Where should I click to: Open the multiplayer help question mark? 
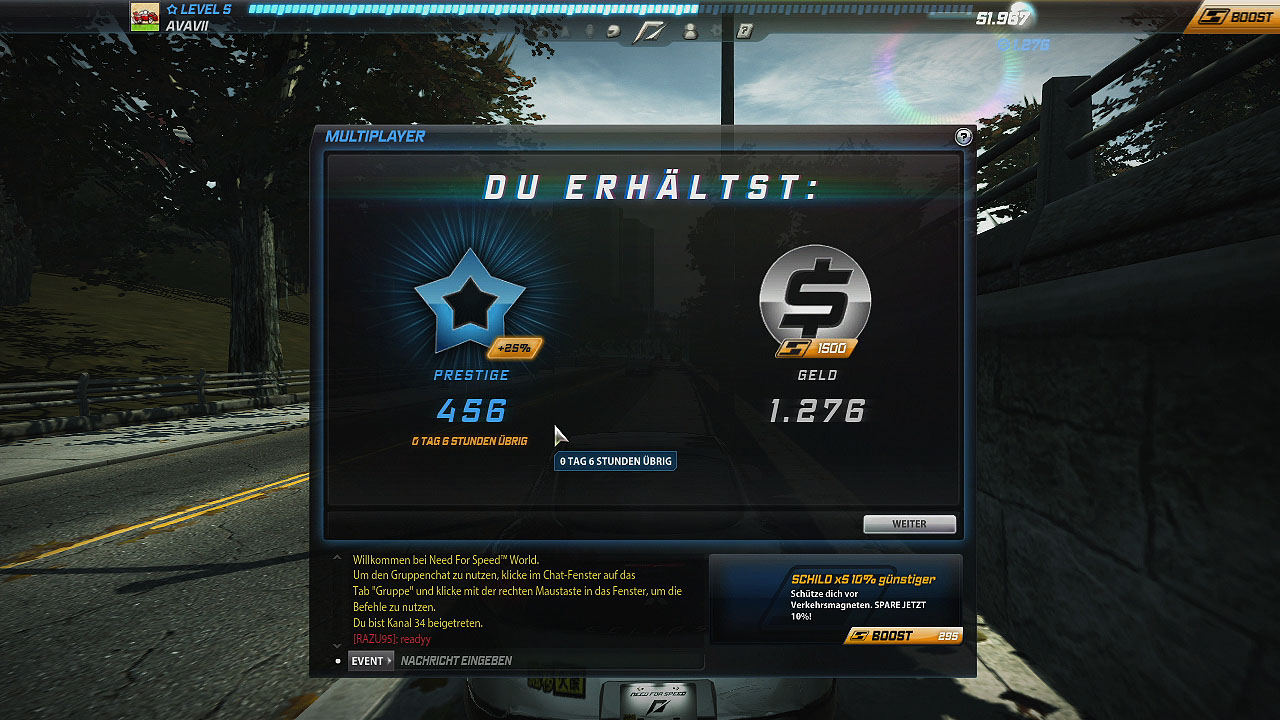963,138
